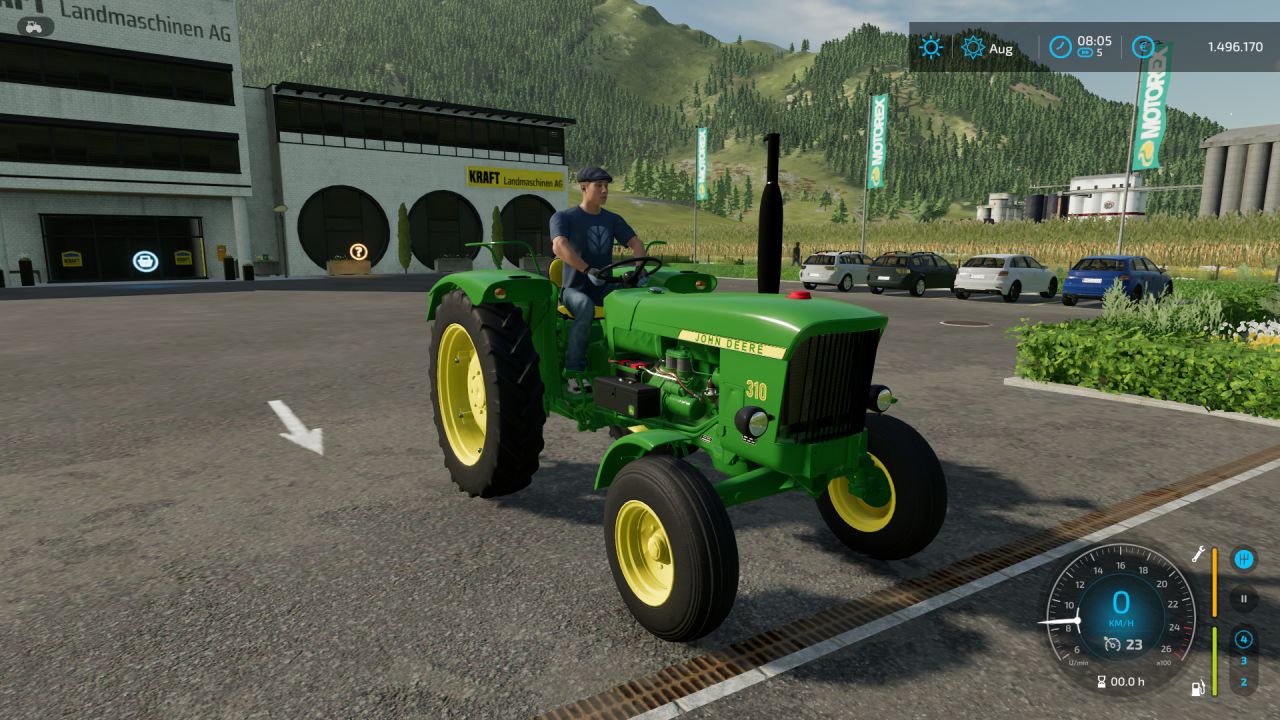
Task: Select gear number 3
Action: (1244, 659)
